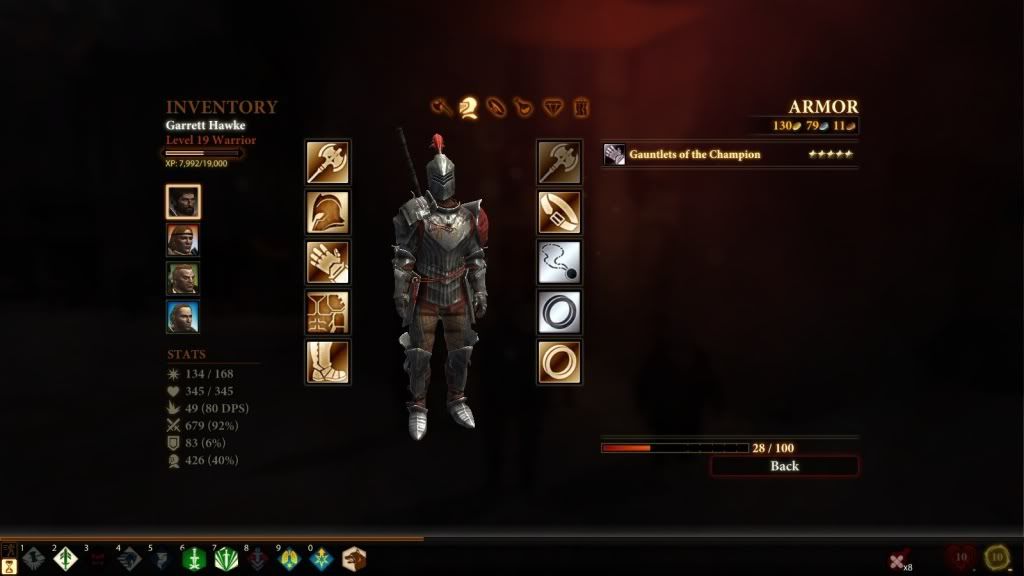Activate the lungs ability in hotbar slot 9
Screen dimensions: 1024x576
pos(289,559)
